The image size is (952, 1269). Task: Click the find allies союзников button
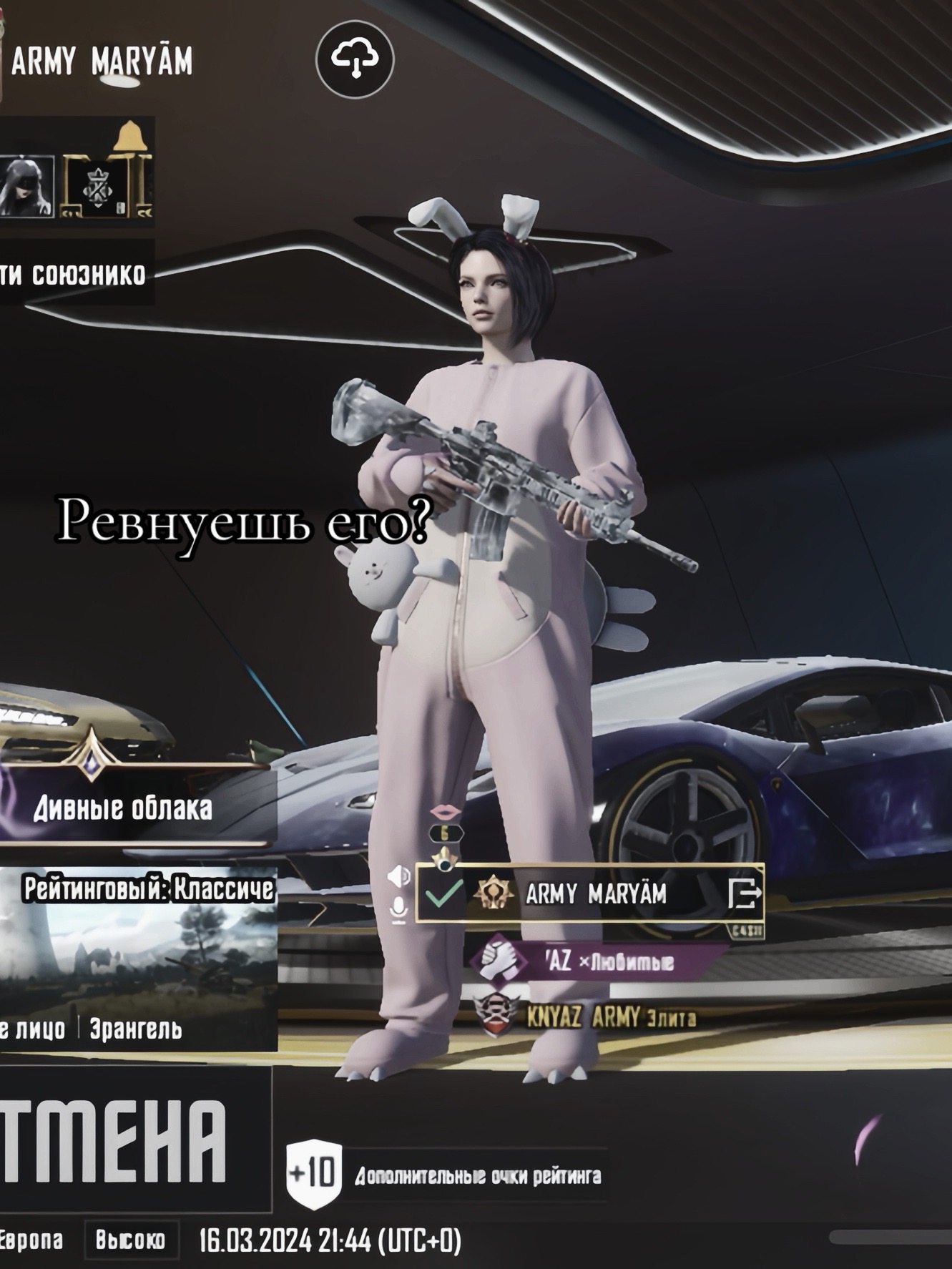tap(75, 274)
